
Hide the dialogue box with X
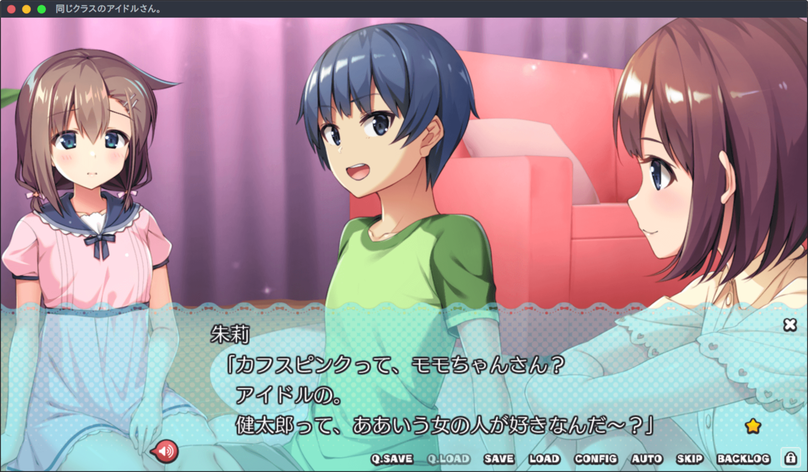790,324
